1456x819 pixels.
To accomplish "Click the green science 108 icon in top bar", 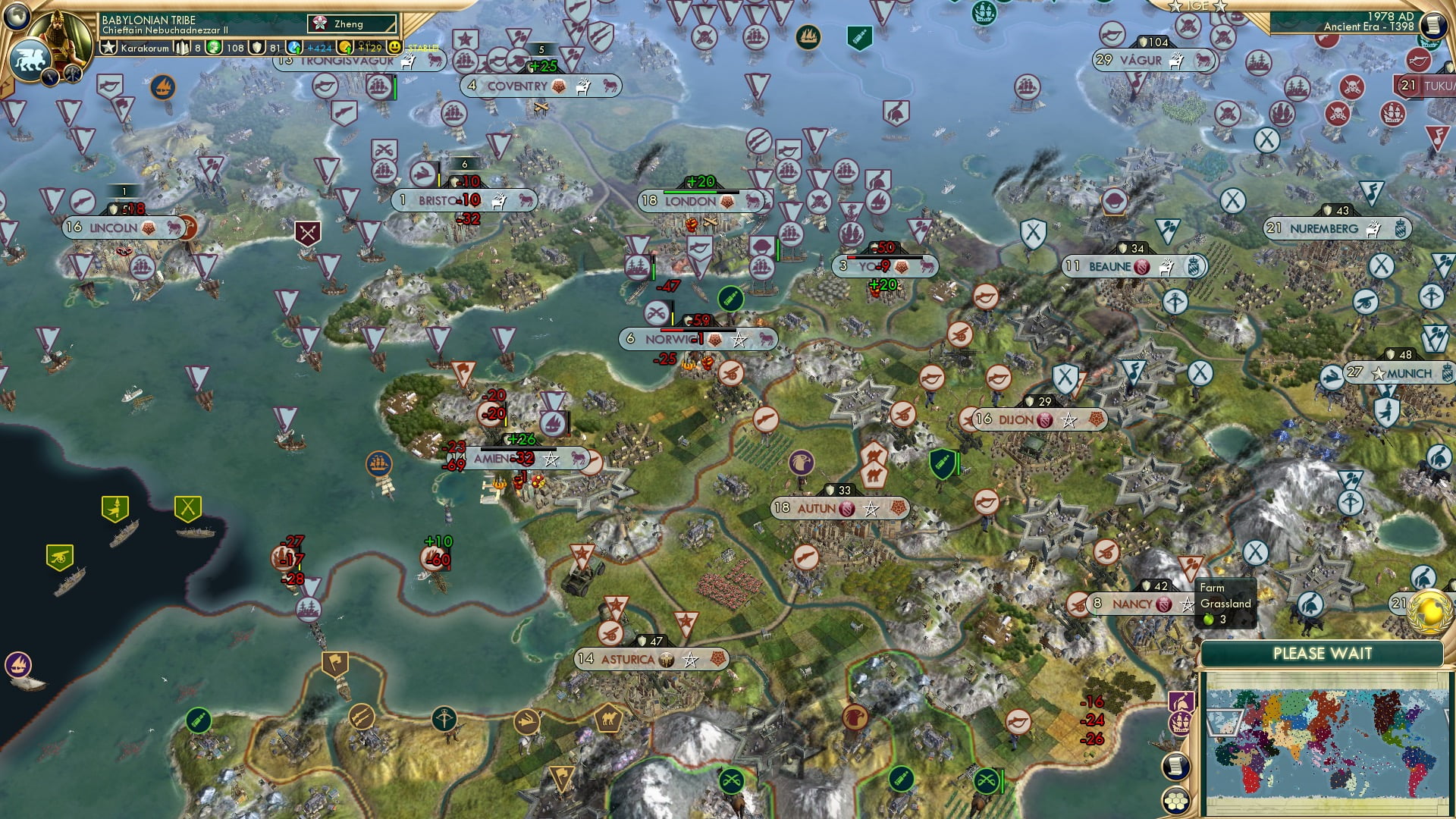I will pos(213,47).
